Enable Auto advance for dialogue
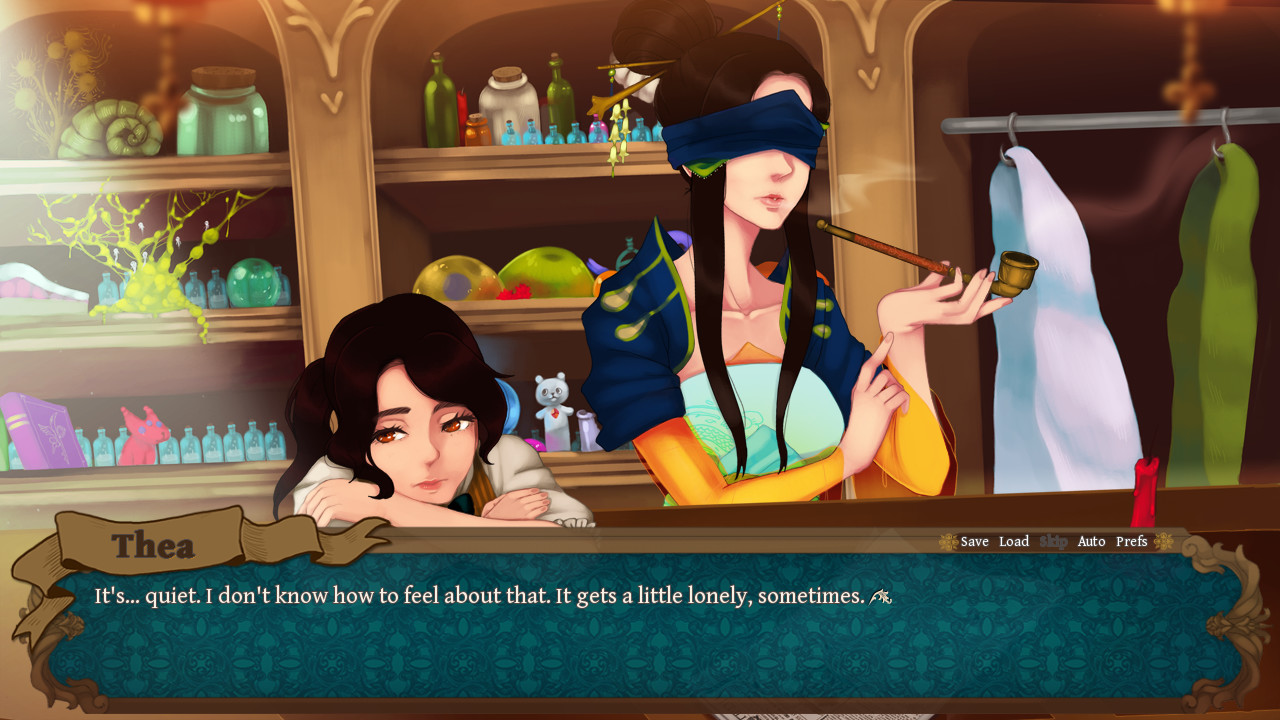 [1091, 542]
